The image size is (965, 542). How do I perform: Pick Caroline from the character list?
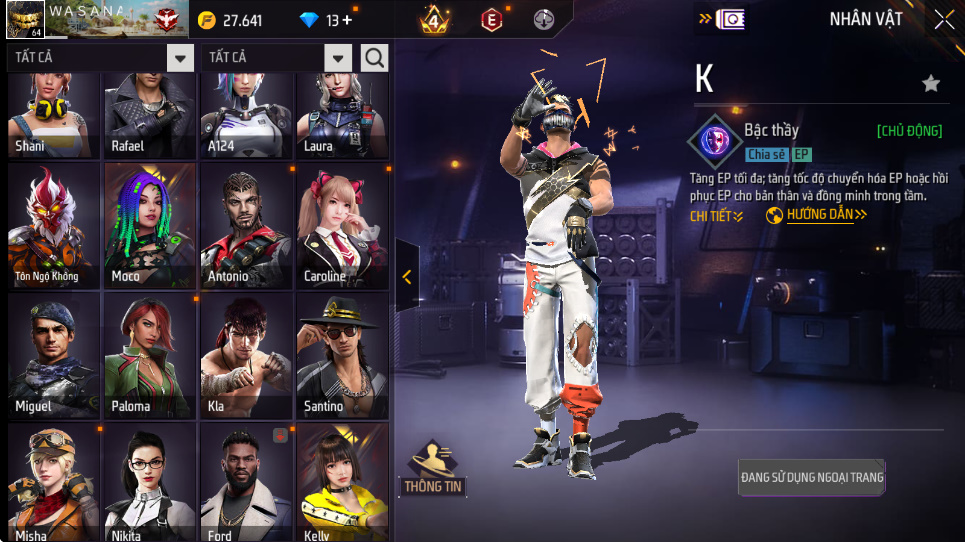pos(340,224)
